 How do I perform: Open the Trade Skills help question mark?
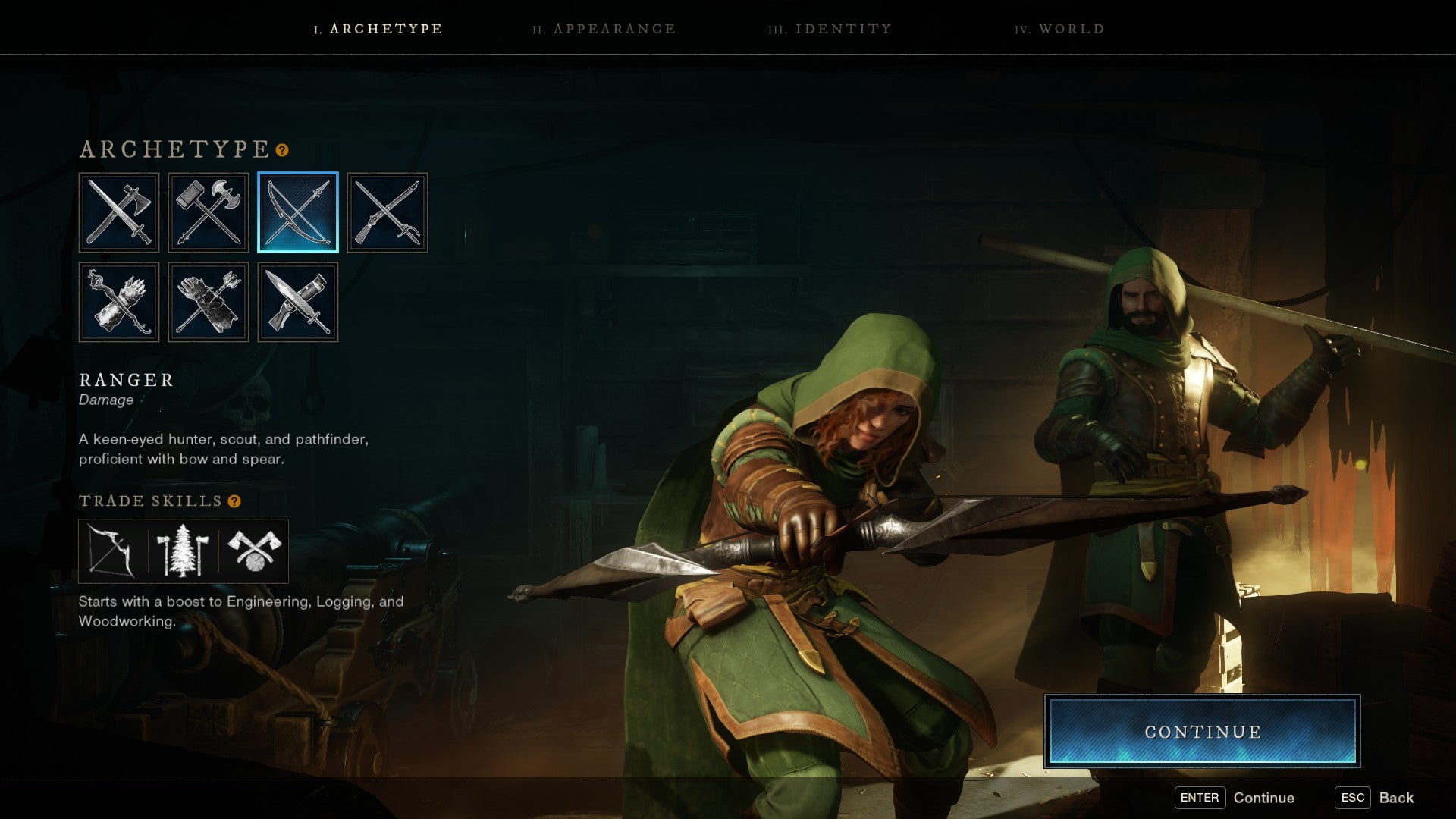[x=234, y=500]
